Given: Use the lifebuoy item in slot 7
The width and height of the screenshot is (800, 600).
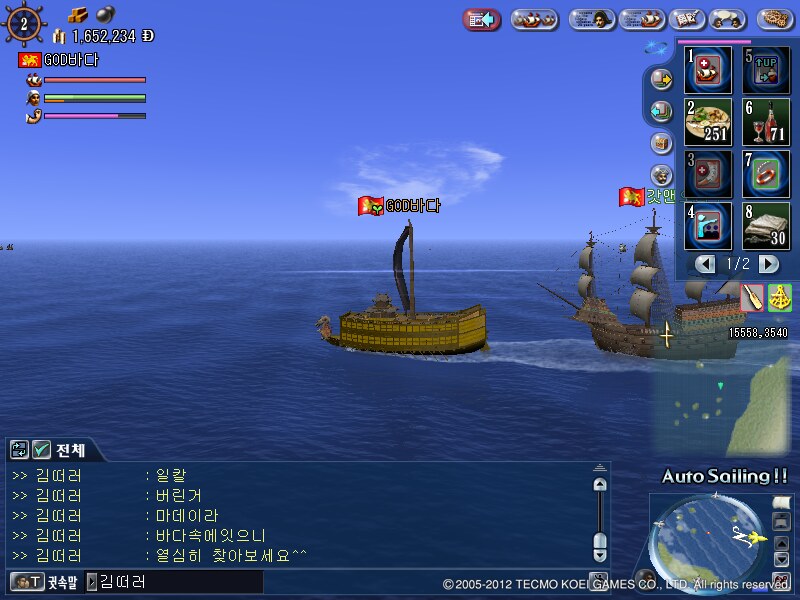Looking at the screenshot, I should click(767, 174).
